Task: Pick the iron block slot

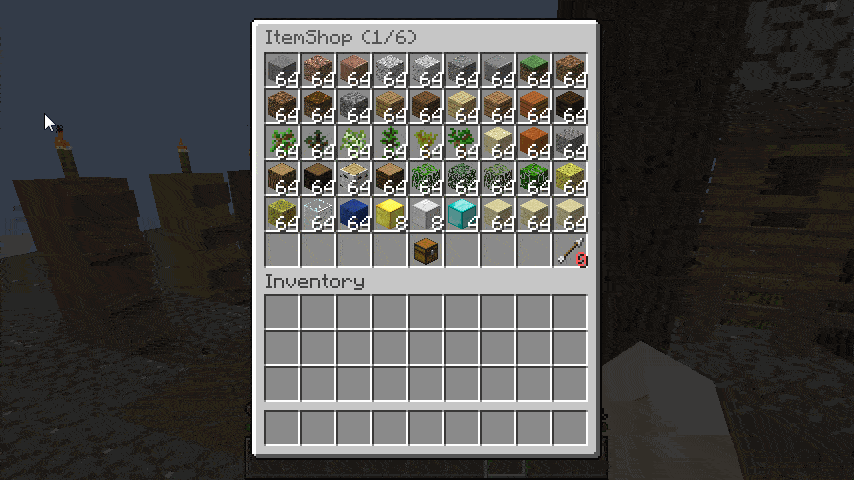Action: point(426,214)
